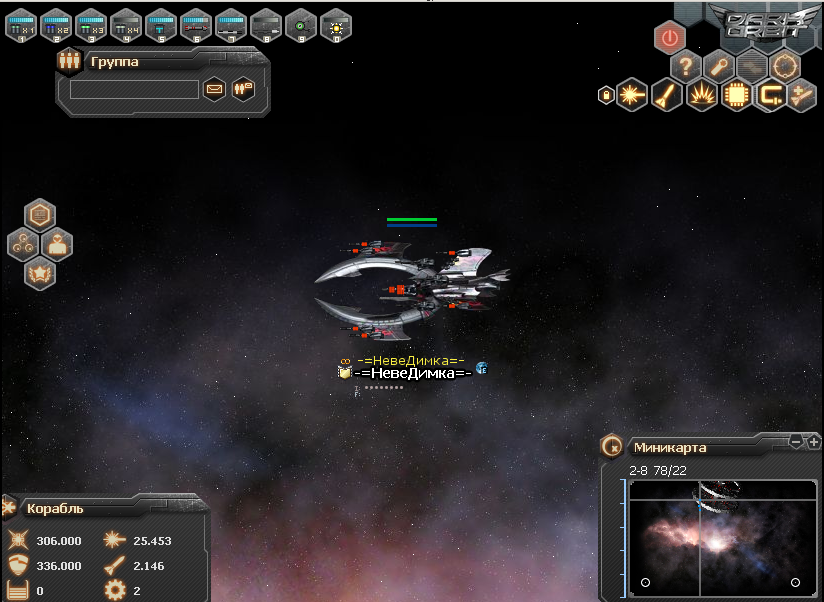Zoom out the minimap with minus button
This screenshot has width=824, height=602.
(x=796, y=441)
